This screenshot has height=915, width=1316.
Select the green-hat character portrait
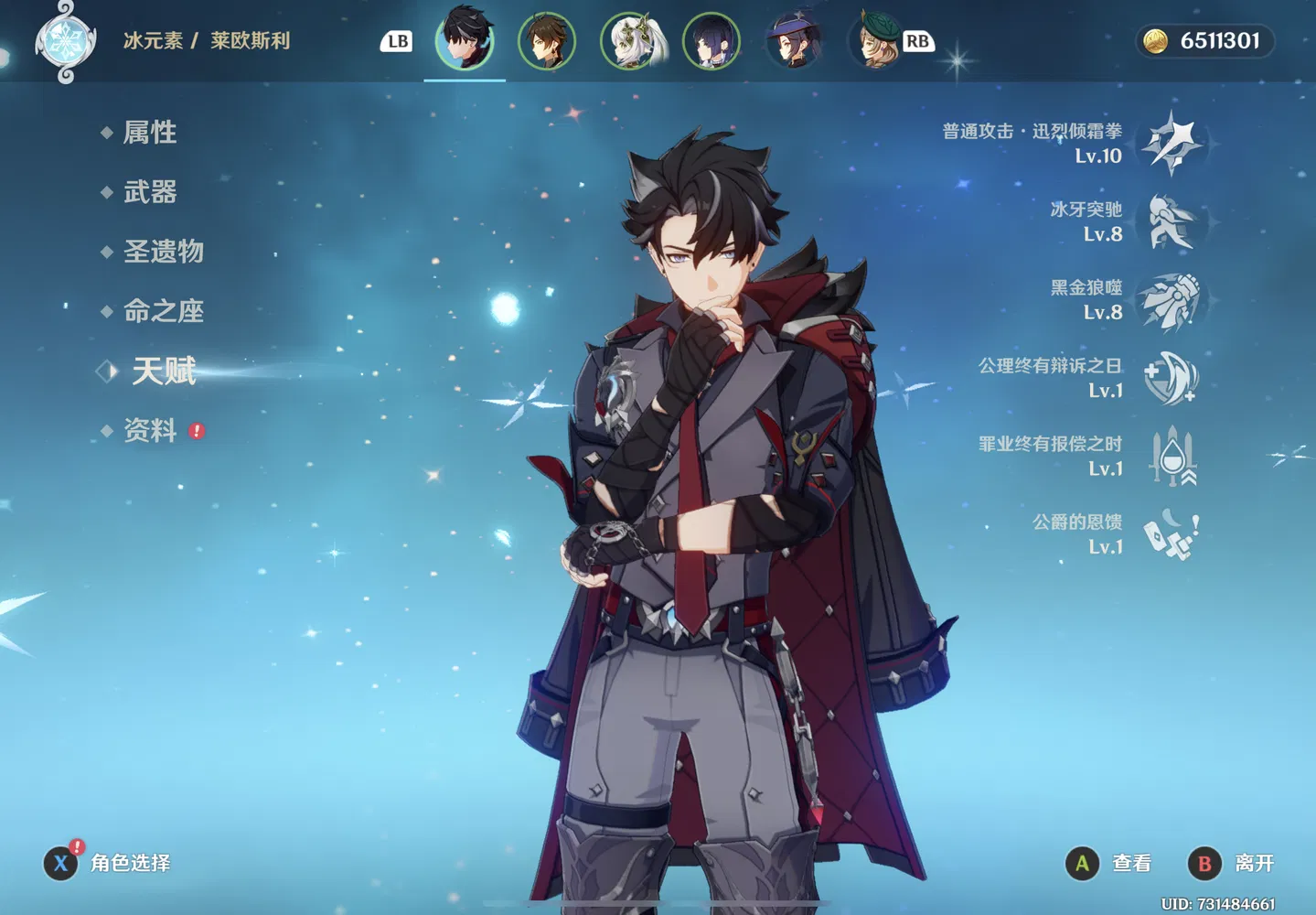874,40
